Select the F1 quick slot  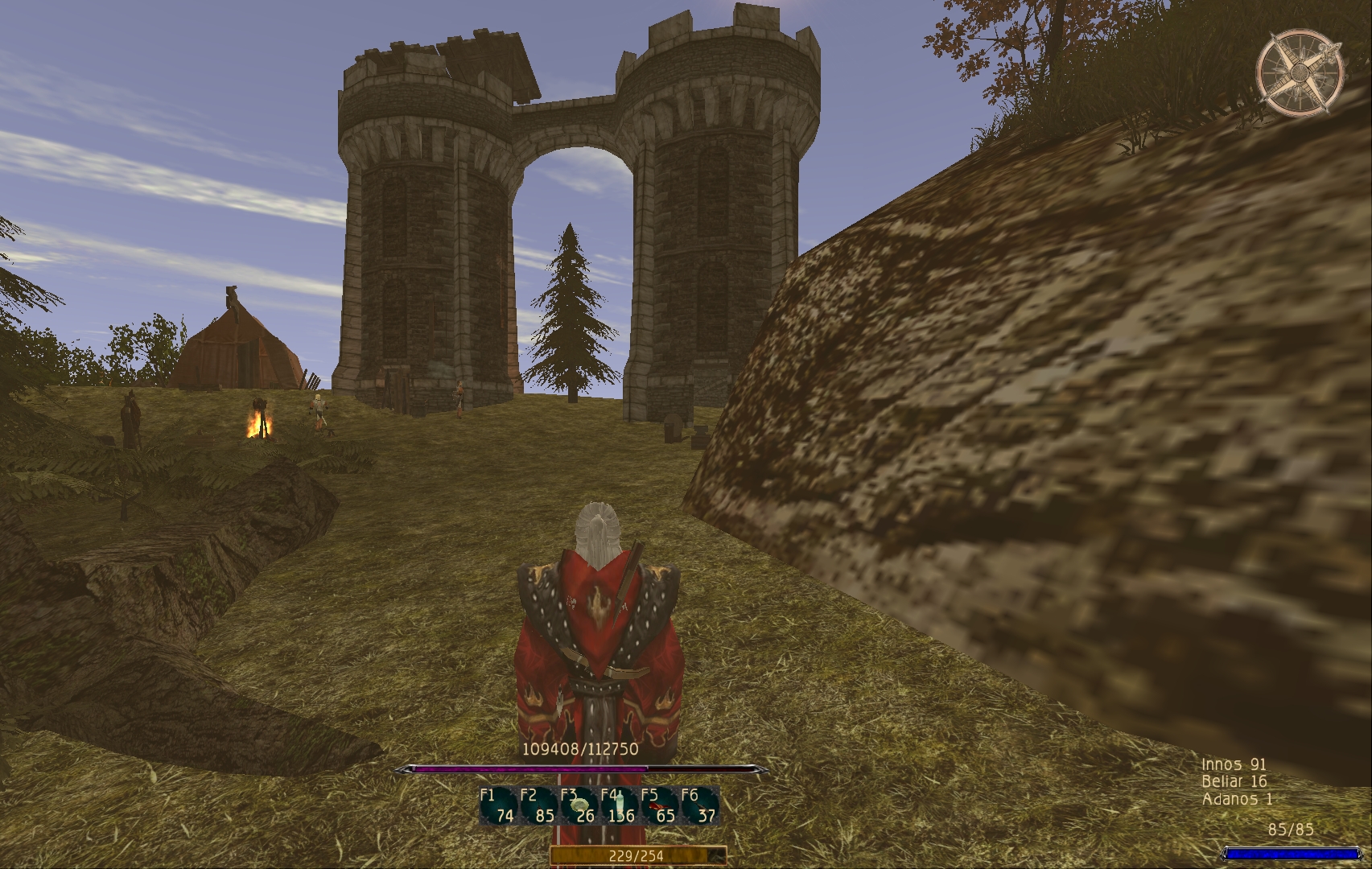point(498,806)
